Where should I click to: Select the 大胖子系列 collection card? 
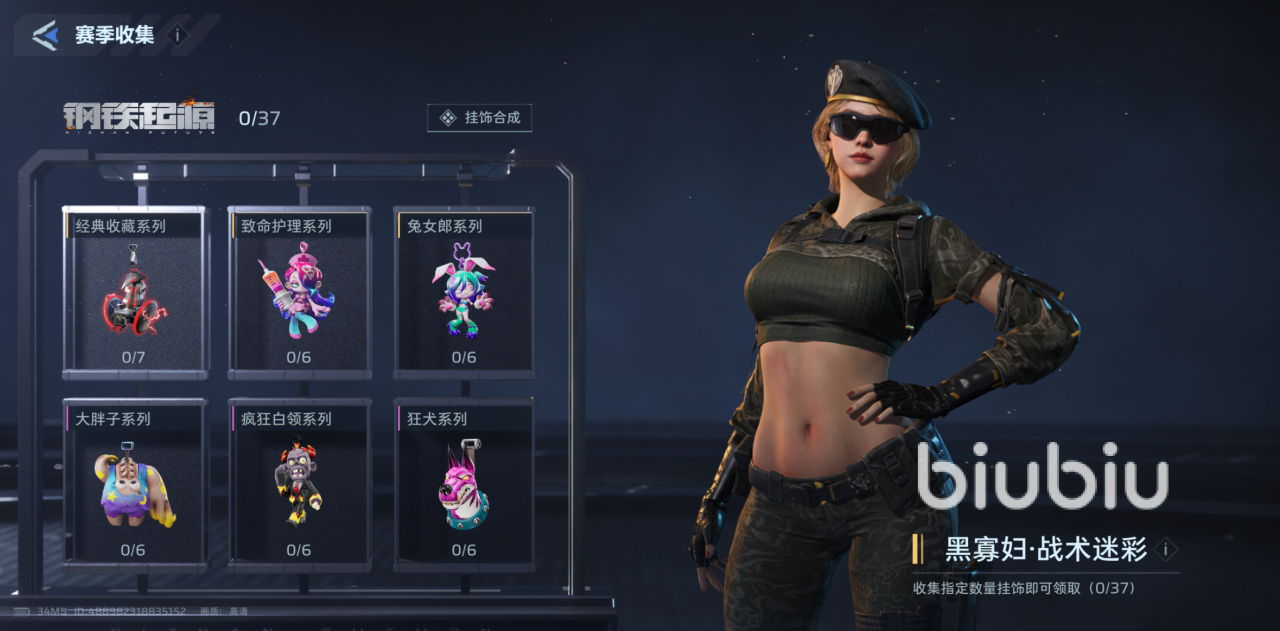(135, 485)
